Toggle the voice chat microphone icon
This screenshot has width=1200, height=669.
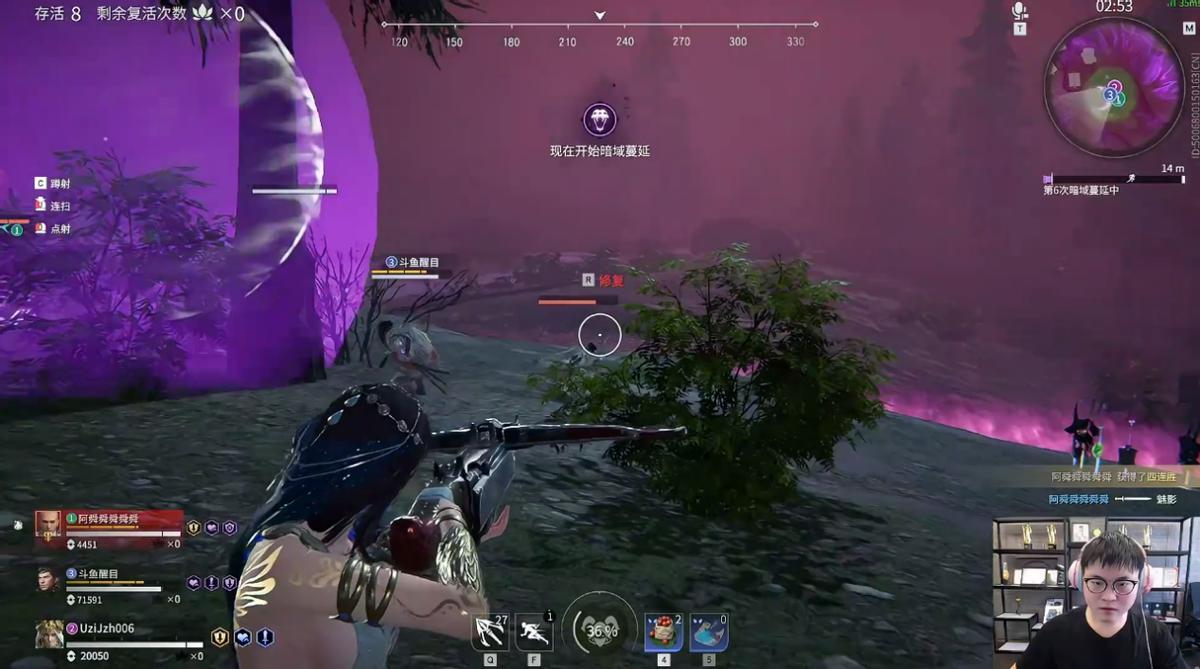1019,12
